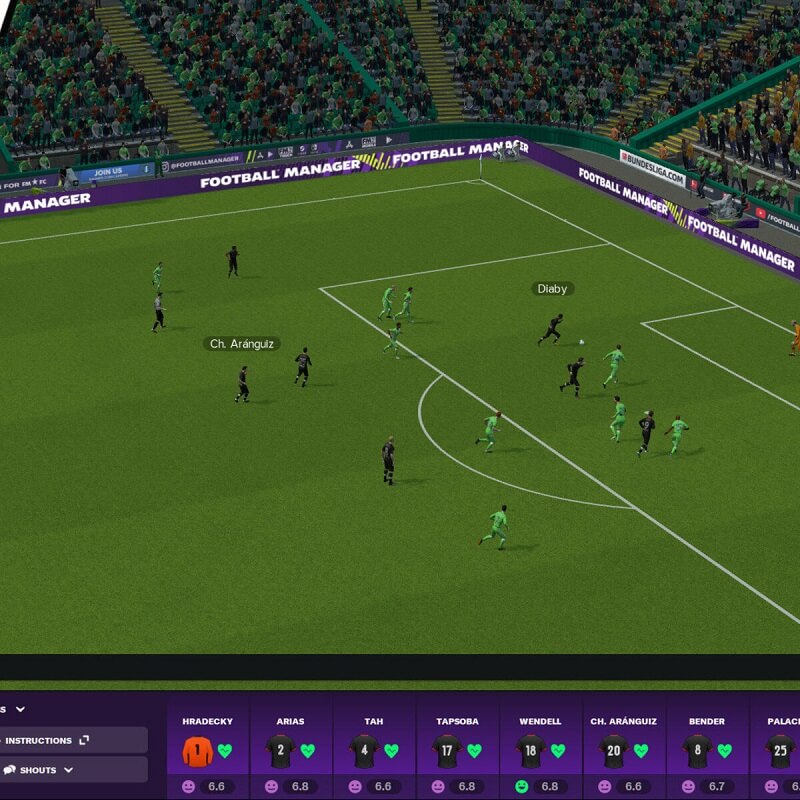This screenshot has height=800, width=800.
Task: Click the Diaby name label on pitch
Action: click(552, 289)
